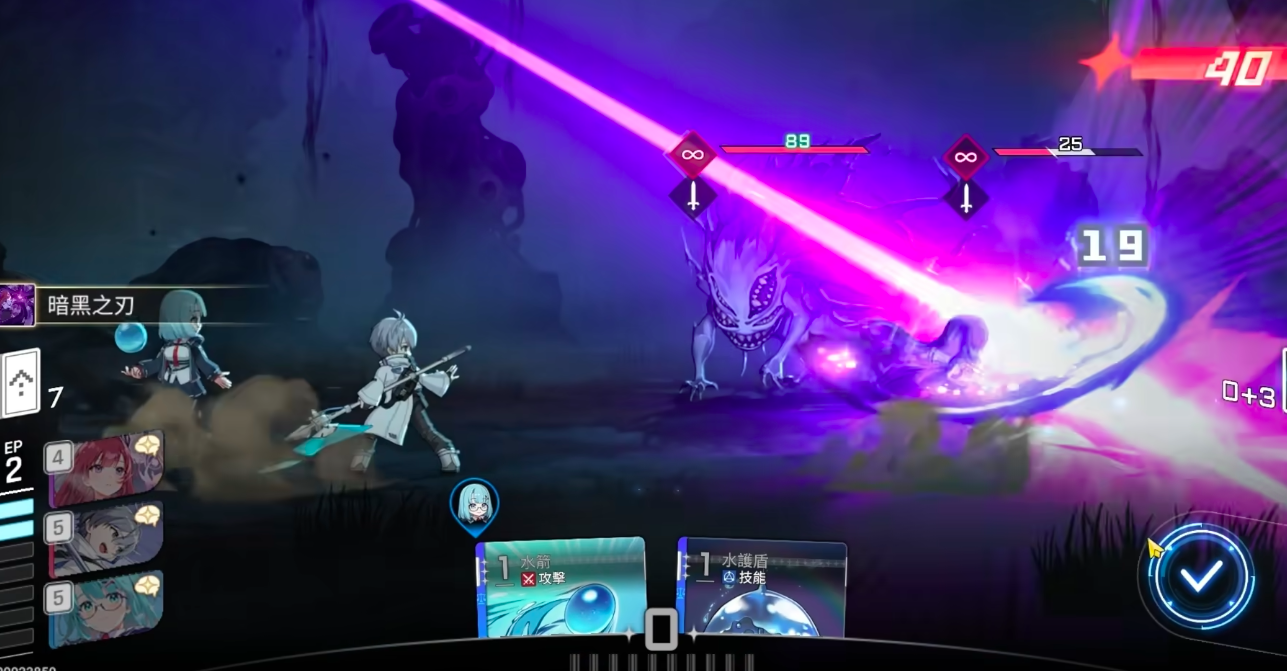Click the glasses girl pin above the cards
This screenshot has width=1287, height=671.
point(474,504)
